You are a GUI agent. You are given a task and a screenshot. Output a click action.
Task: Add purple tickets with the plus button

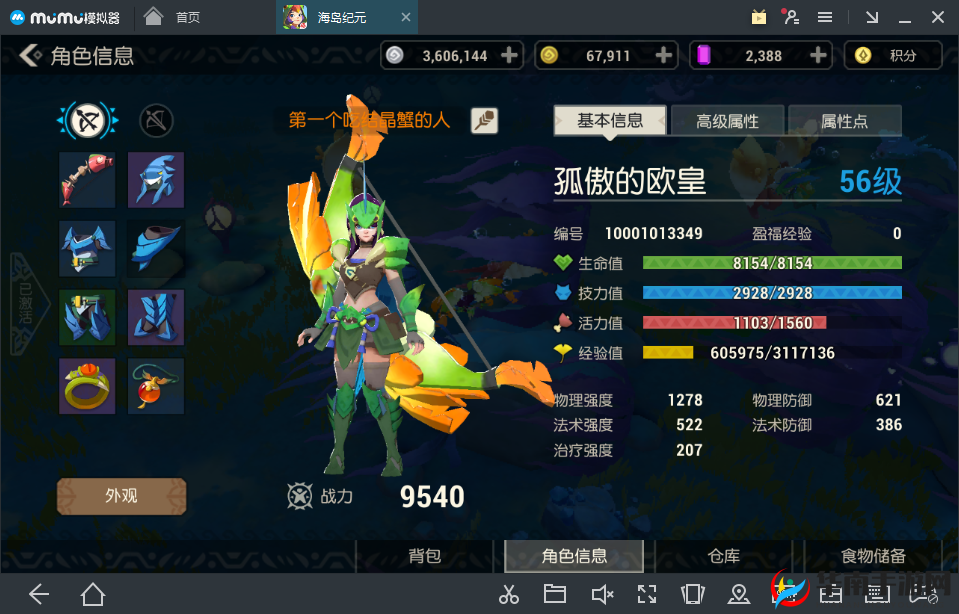point(818,56)
